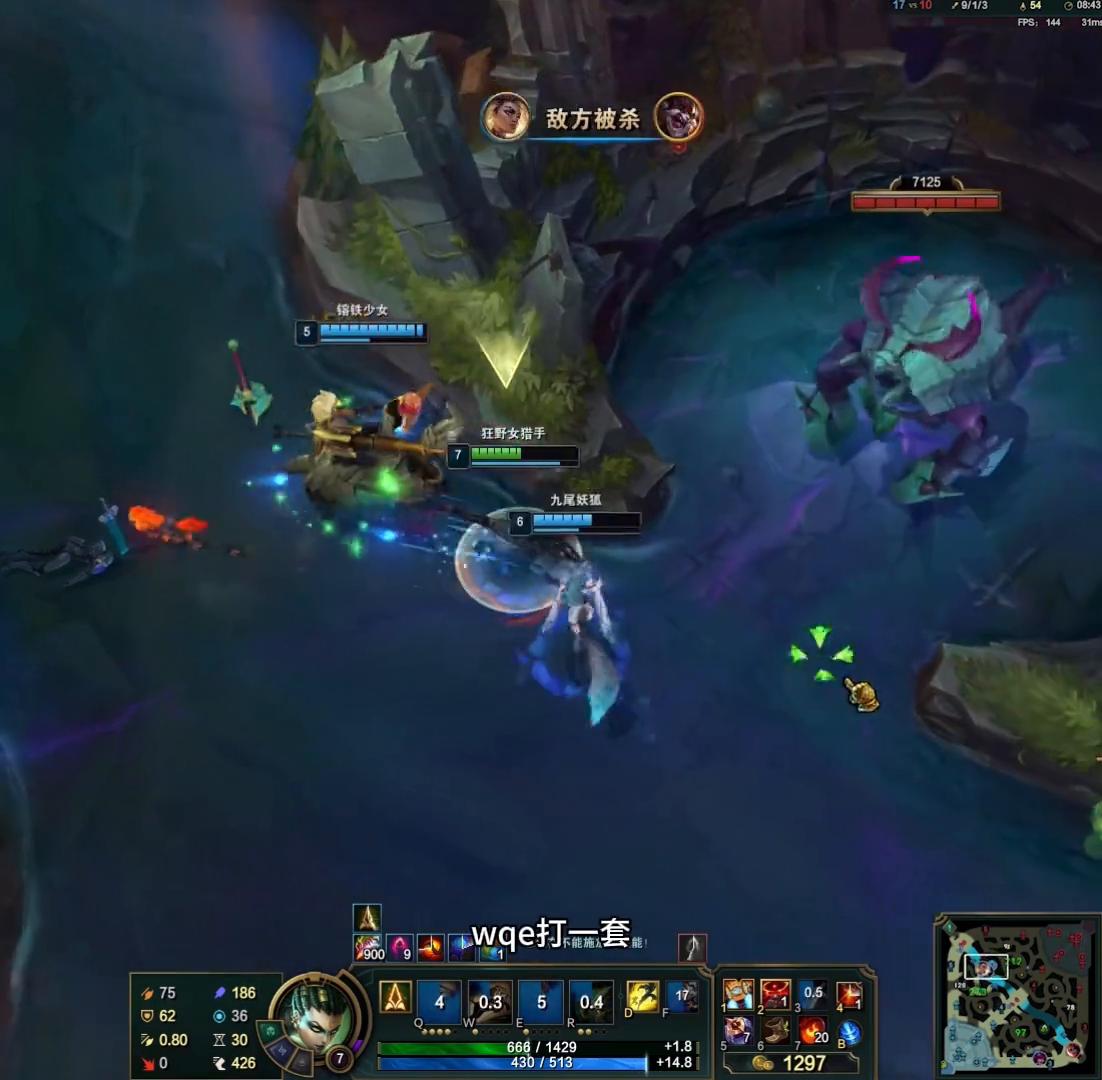The image size is (1102, 1080).
Task: Select the golden passive ability icon
Action: coord(396,997)
